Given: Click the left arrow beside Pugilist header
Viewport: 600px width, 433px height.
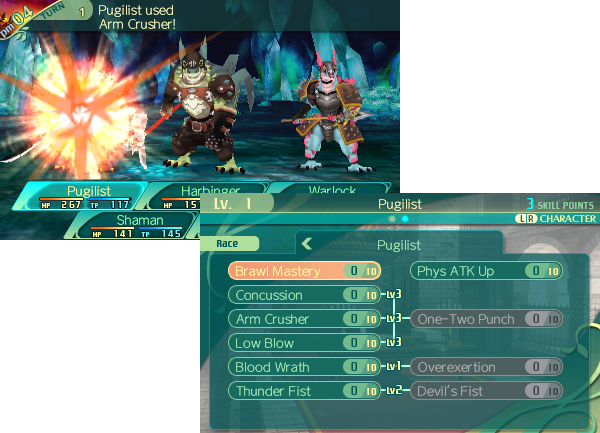Looking at the screenshot, I should pyautogui.click(x=308, y=243).
